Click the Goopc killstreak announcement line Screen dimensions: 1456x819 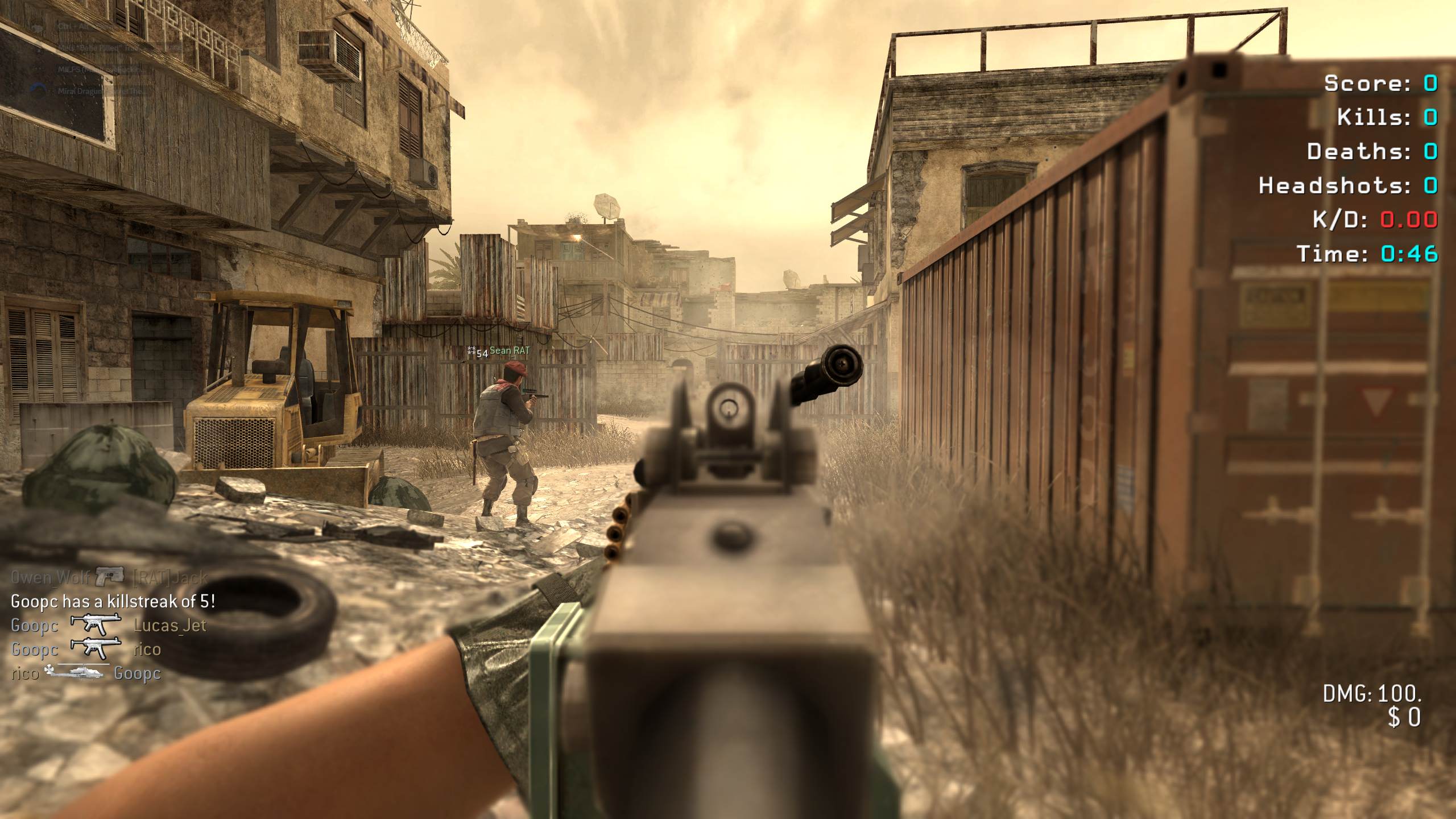click(113, 601)
